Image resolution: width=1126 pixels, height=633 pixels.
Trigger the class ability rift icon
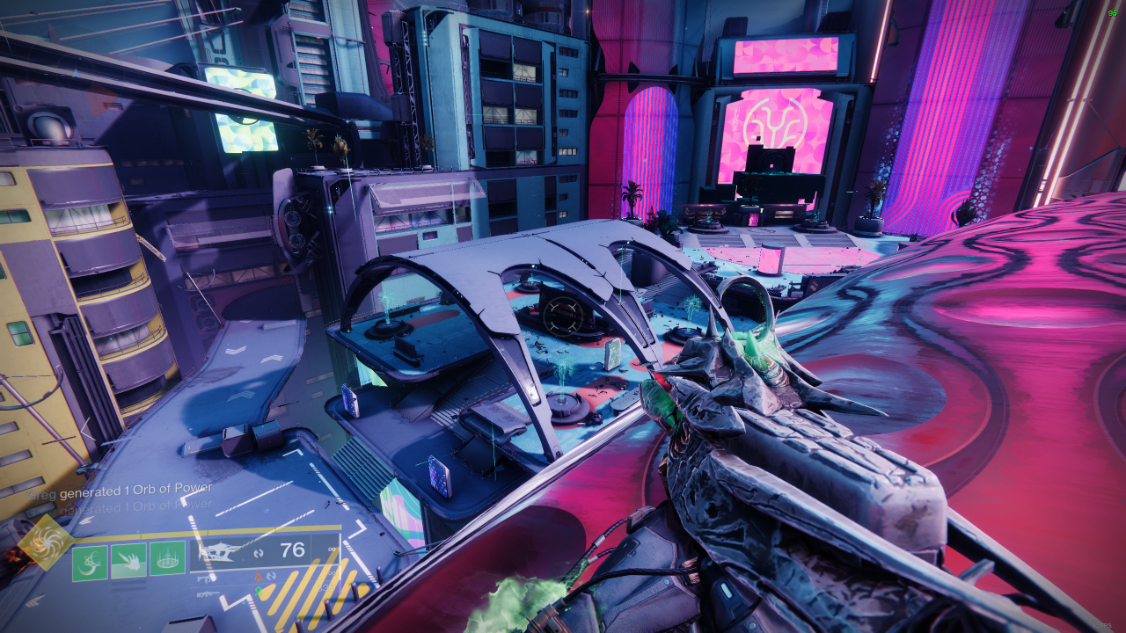(x=167, y=558)
